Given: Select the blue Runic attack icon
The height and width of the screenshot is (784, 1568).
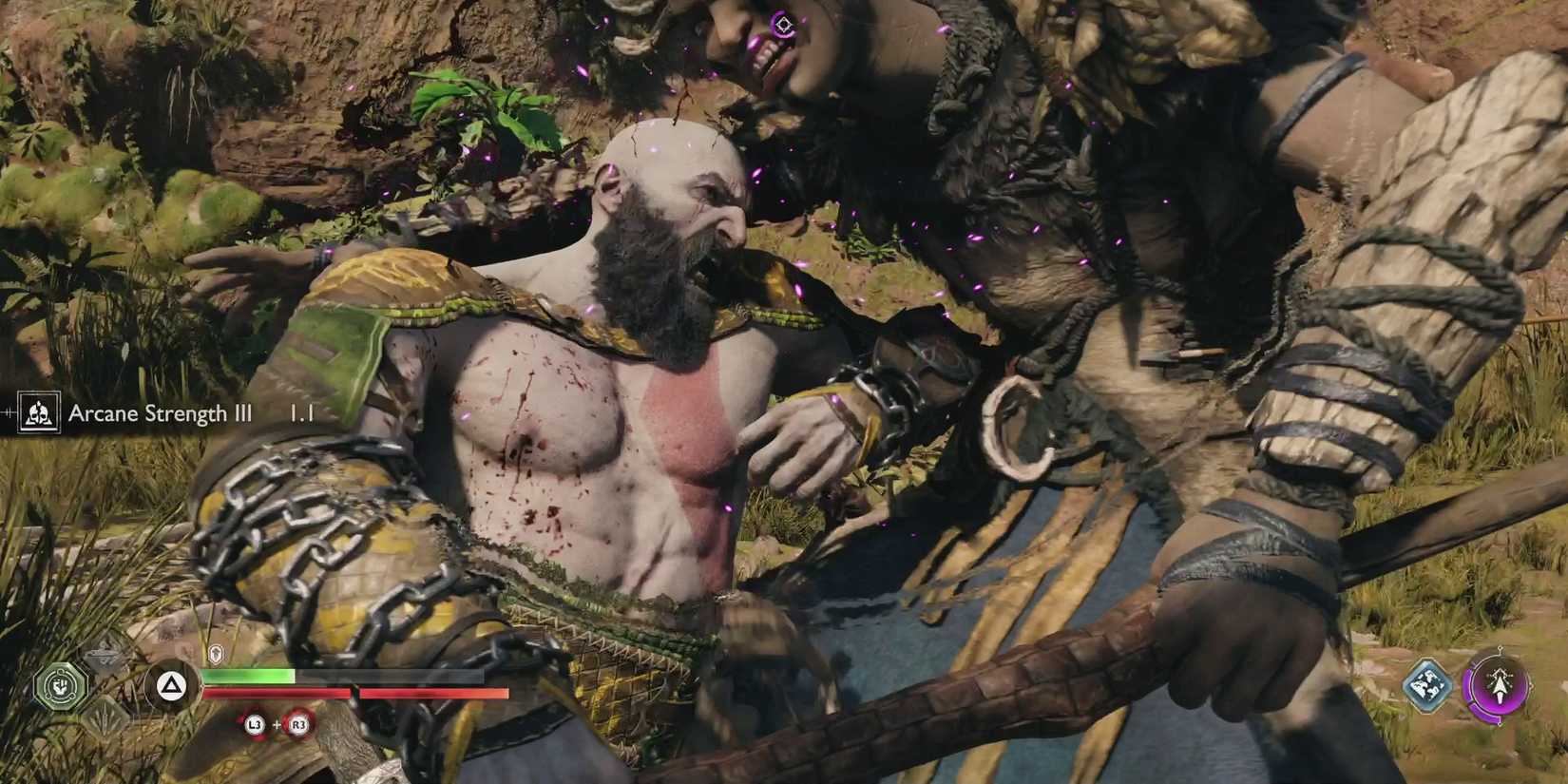Looking at the screenshot, I should point(1427,685).
